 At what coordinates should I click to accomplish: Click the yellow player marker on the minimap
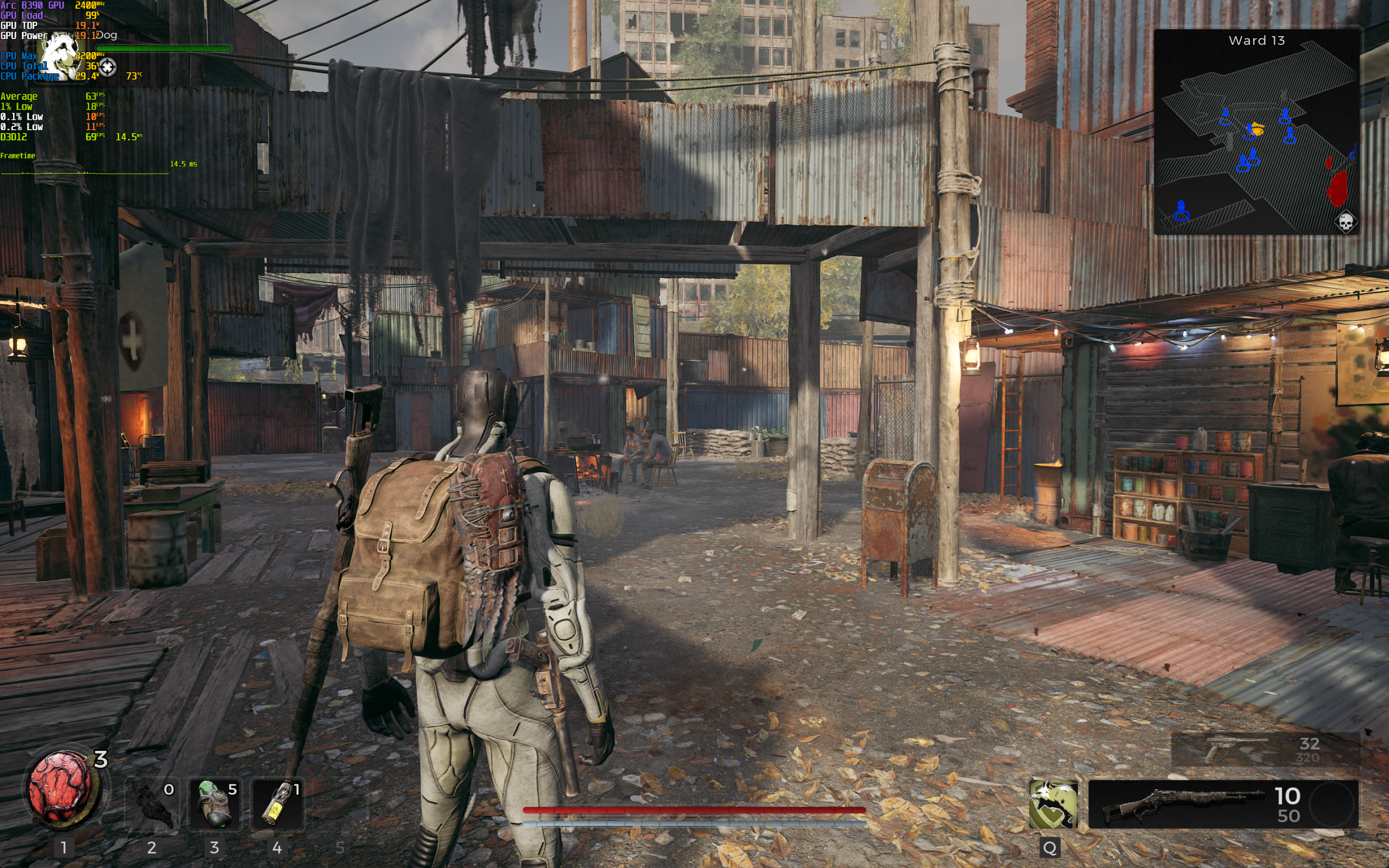click(1257, 130)
